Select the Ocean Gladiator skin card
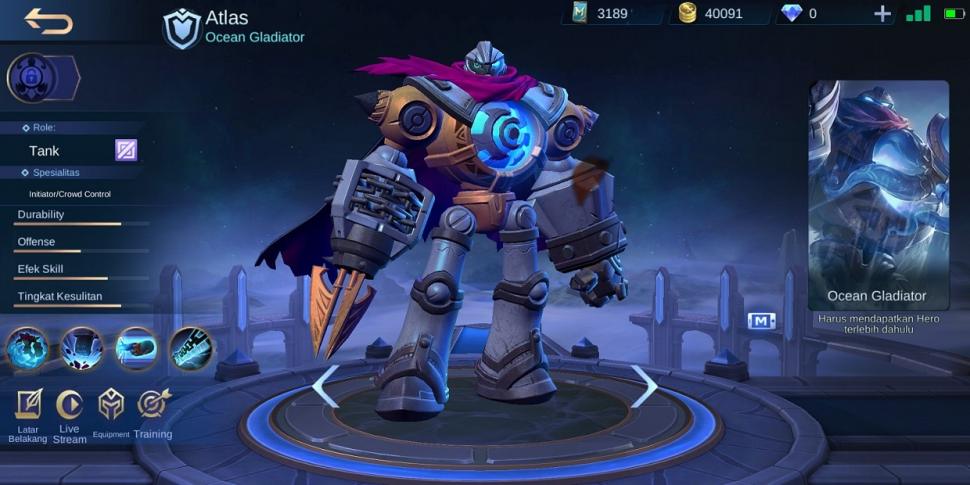 (878, 195)
